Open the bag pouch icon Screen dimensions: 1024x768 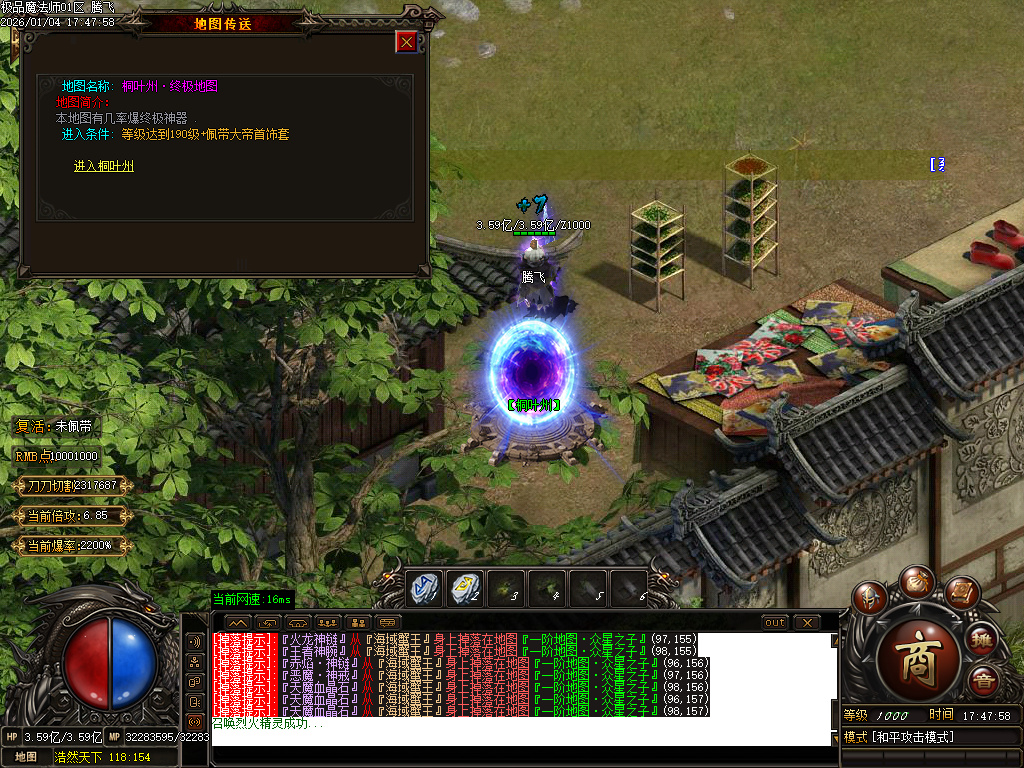coord(915,582)
